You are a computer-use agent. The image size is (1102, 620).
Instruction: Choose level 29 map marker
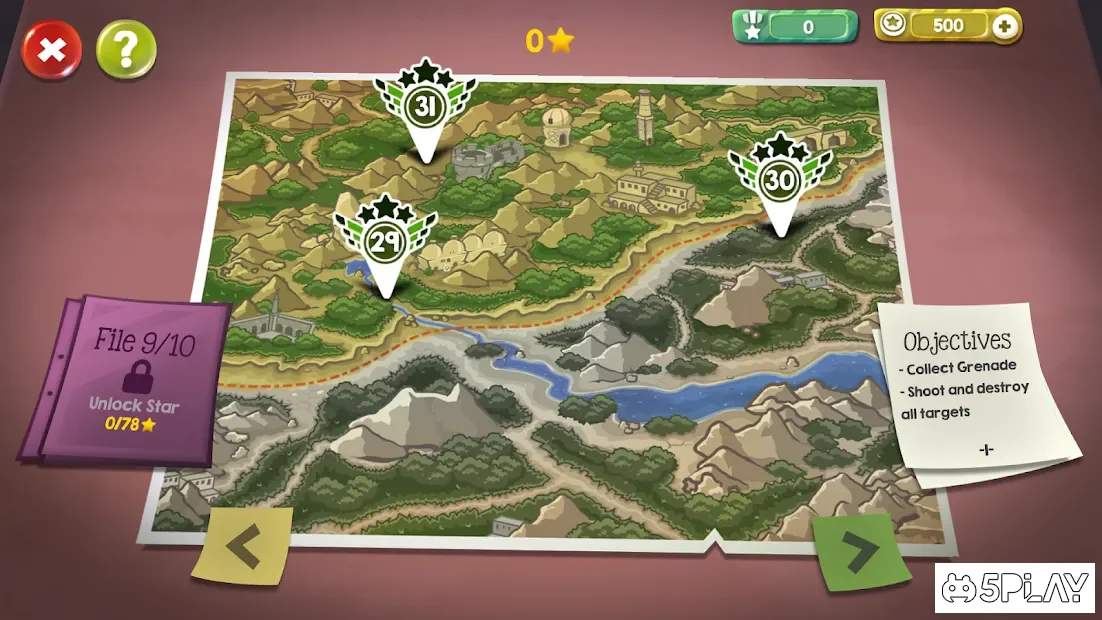(384, 243)
